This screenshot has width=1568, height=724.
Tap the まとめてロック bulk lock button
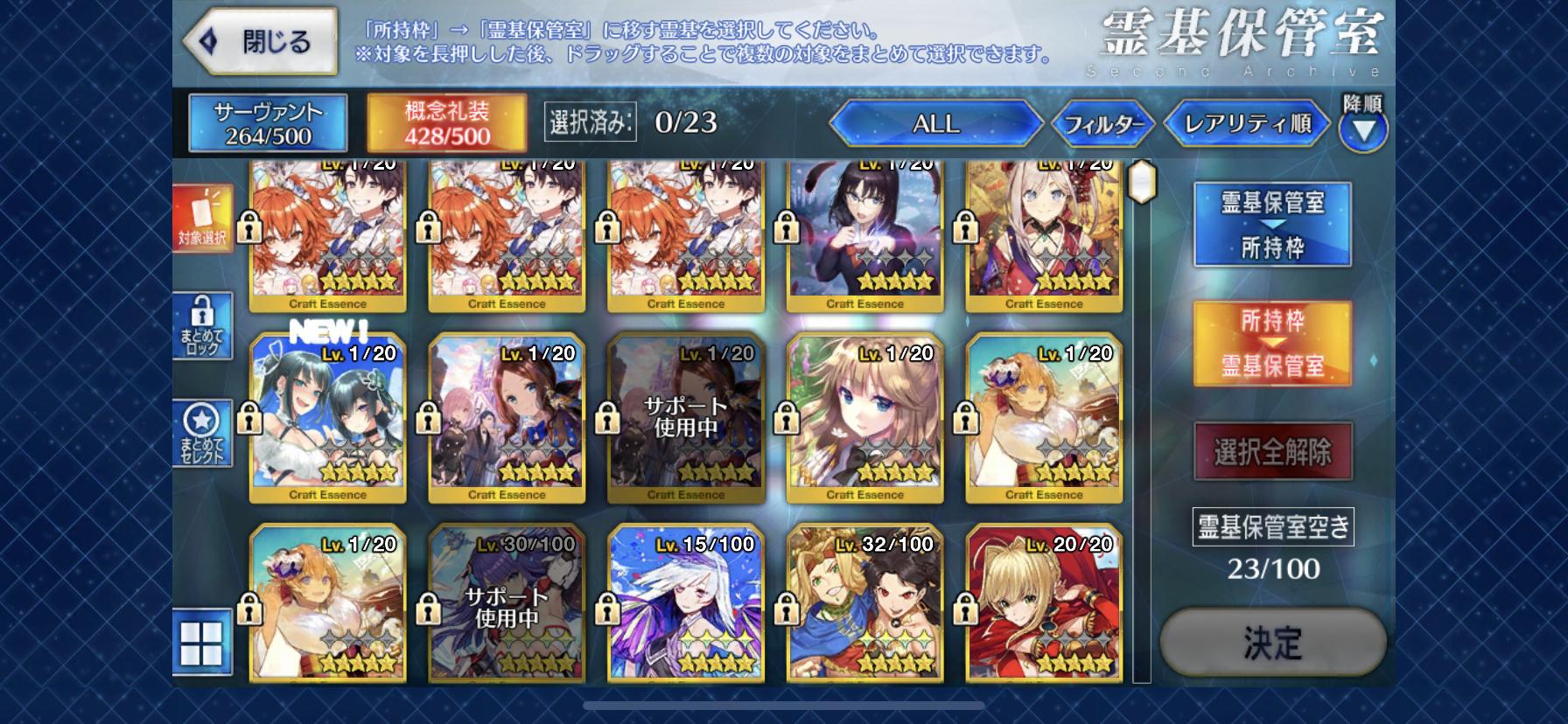pyautogui.click(x=203, y=325)
